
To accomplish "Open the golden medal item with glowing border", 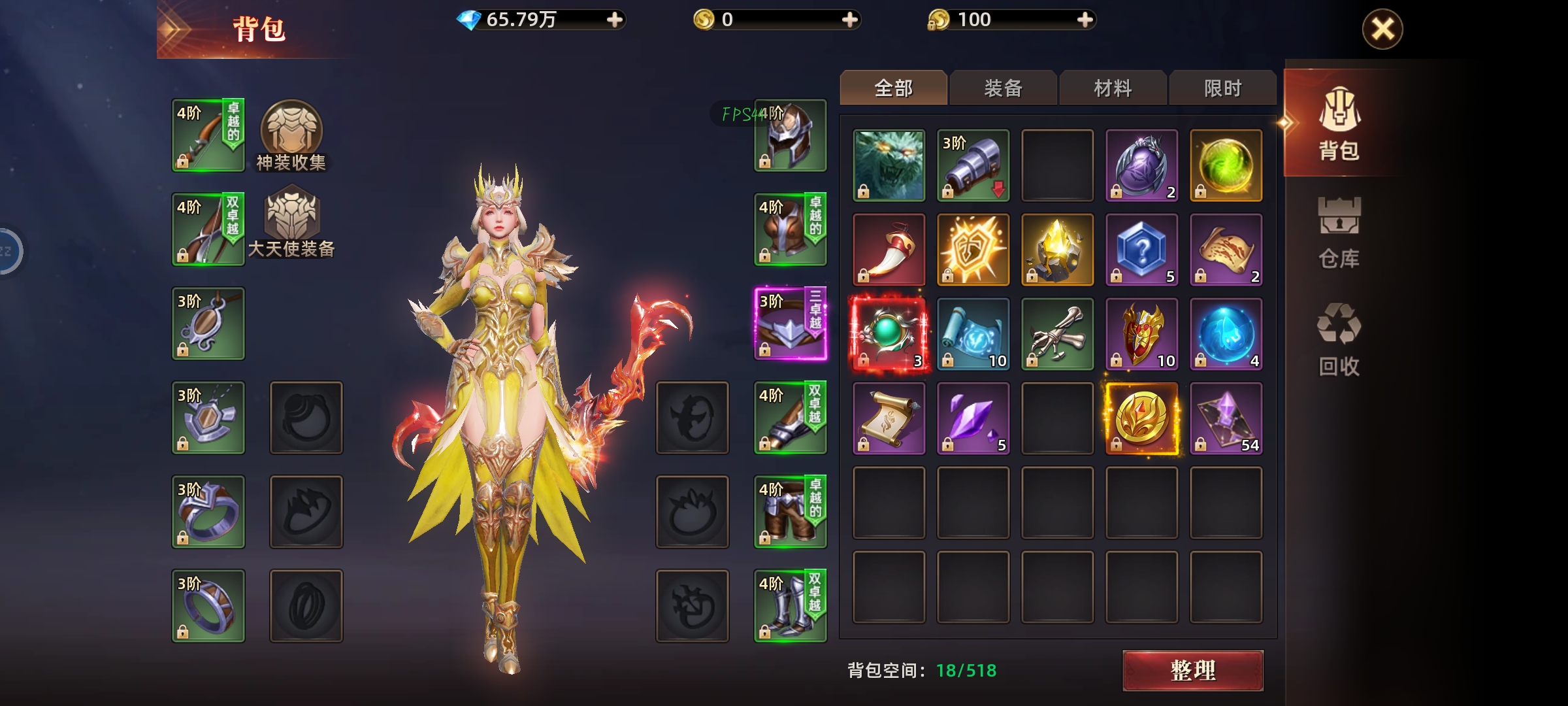I will 1141,418.
